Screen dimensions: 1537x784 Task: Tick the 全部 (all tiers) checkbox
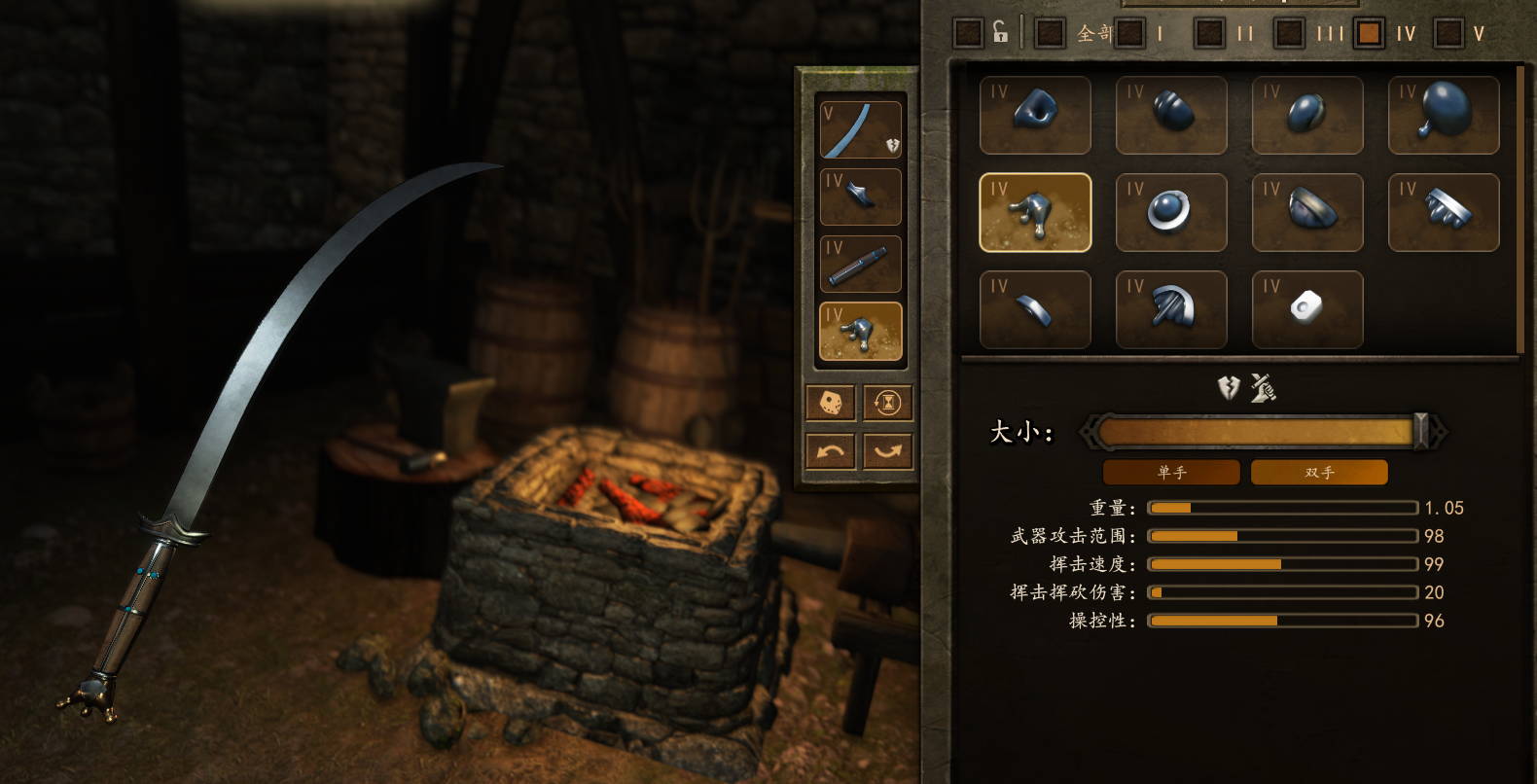(x=1050, y=33)
